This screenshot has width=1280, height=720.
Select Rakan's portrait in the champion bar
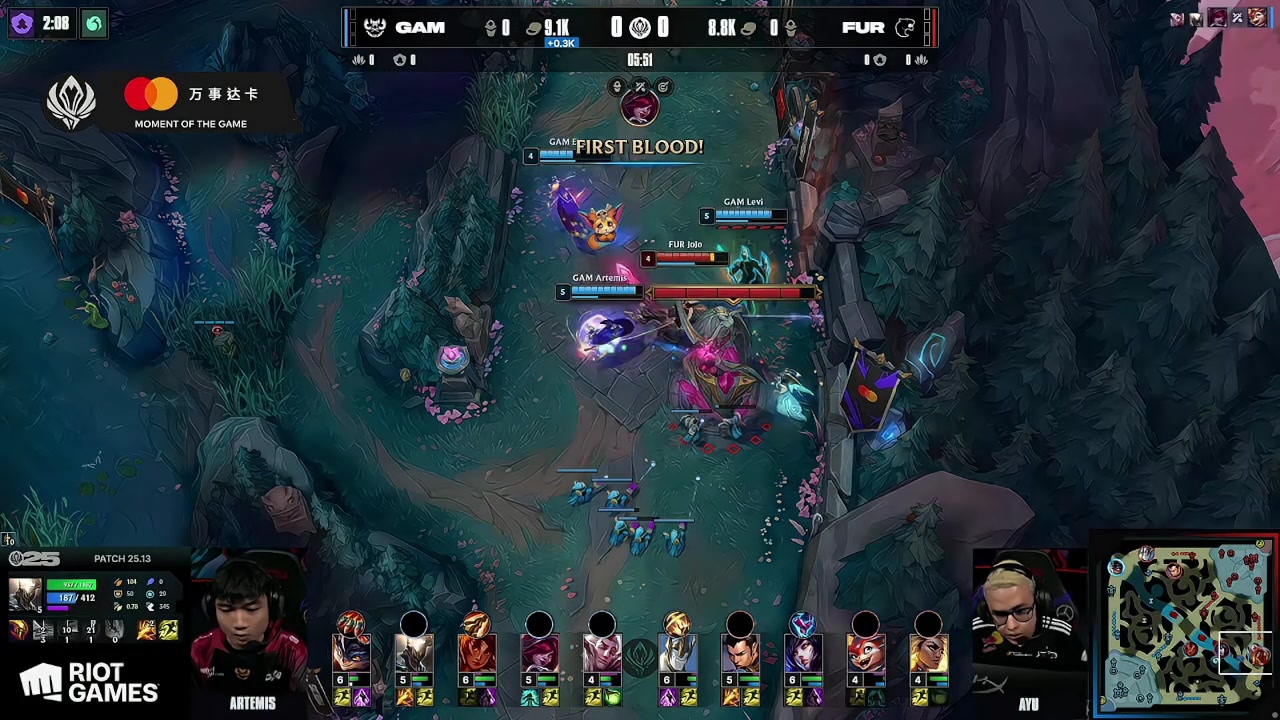point(602,651)
